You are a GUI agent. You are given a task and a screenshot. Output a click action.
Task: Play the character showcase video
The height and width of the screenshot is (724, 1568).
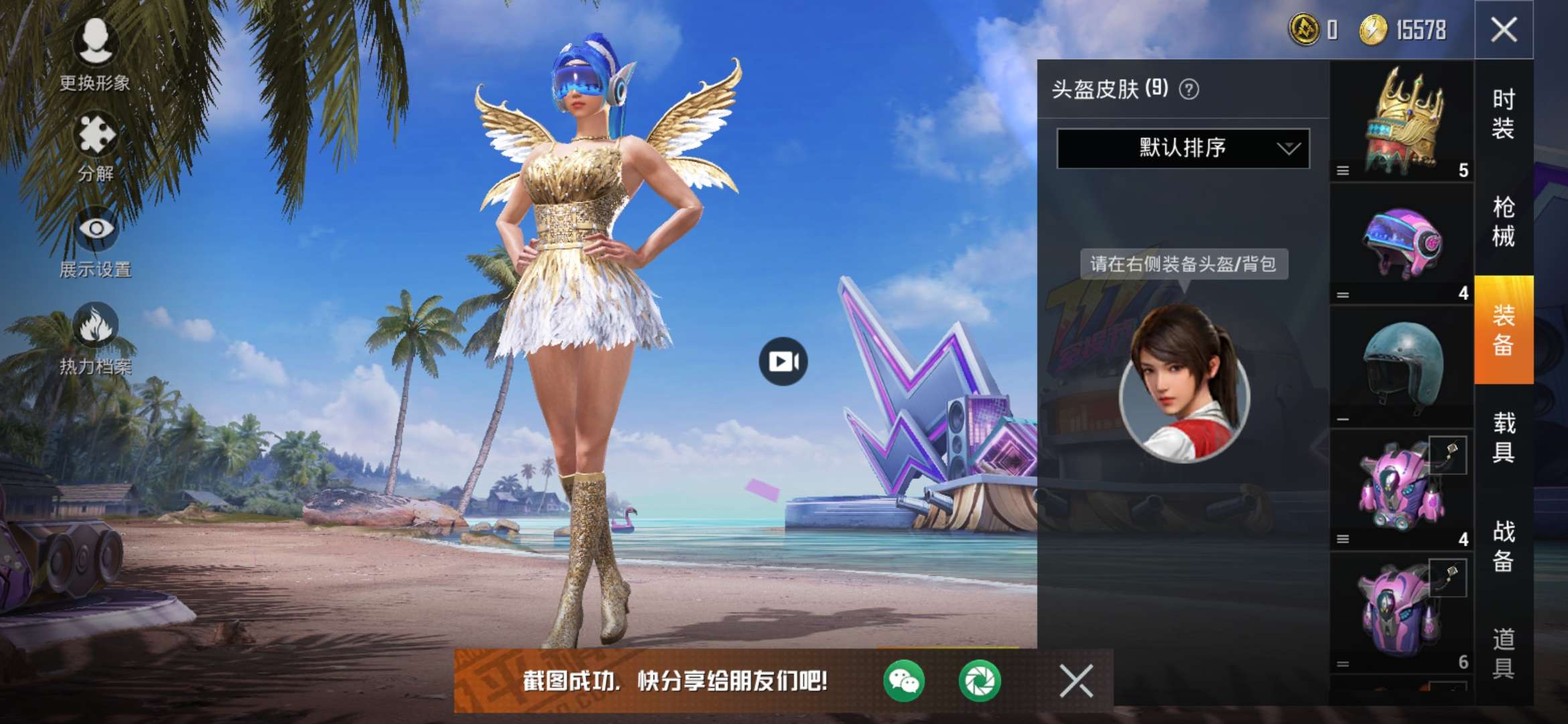pyautogui.click(x=784, y=360)
